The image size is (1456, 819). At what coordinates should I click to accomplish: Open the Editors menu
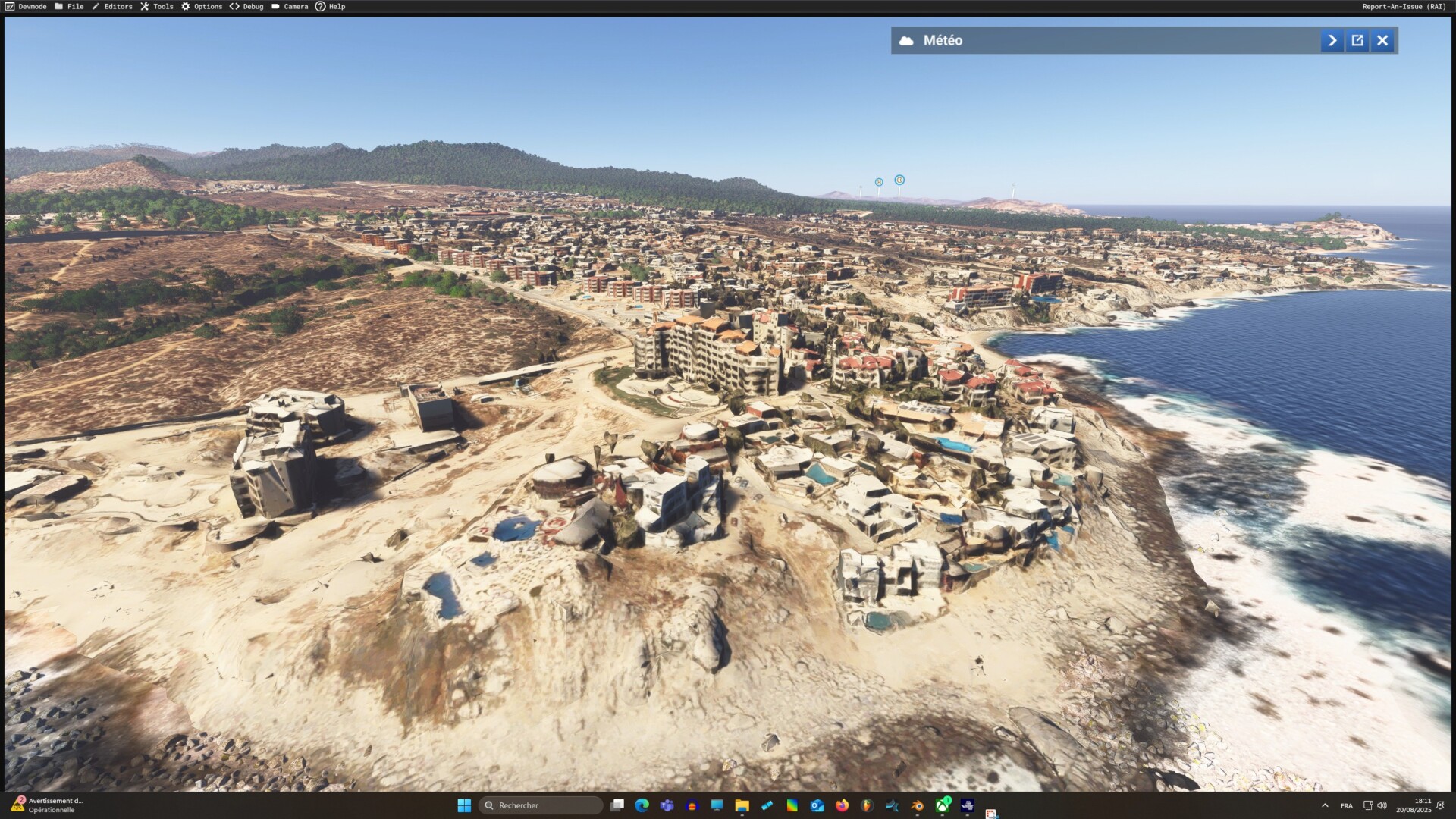(112, 6)
